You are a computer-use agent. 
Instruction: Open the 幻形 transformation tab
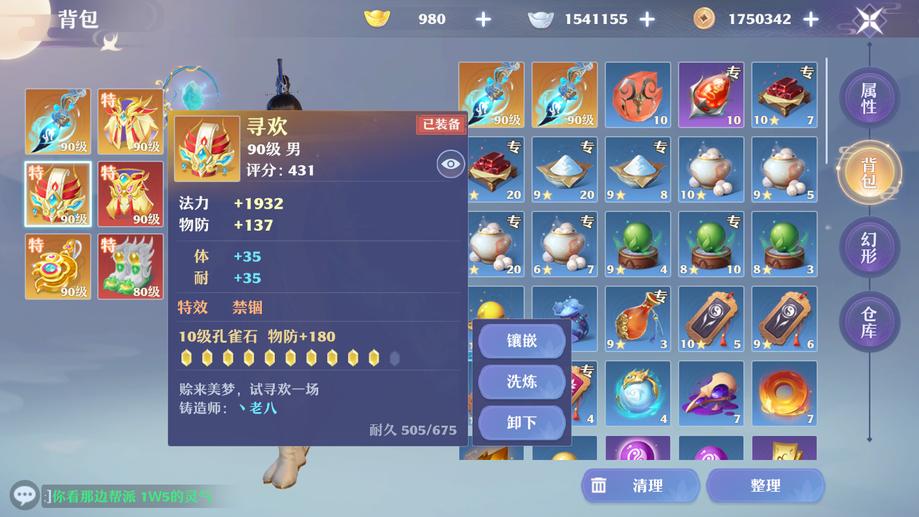[869, 246]
